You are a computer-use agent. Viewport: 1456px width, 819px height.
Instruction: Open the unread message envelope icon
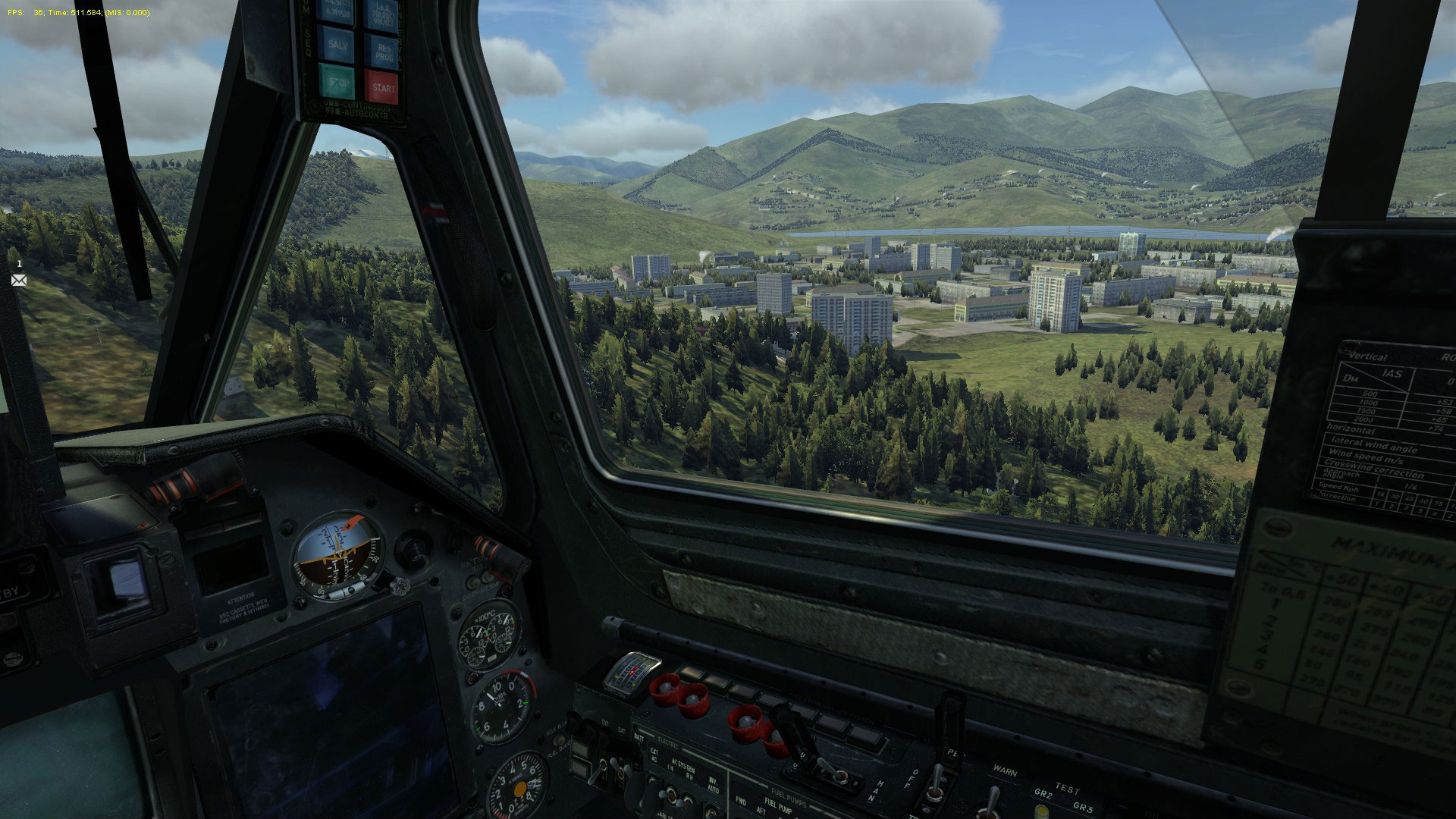(x=18, y=280)
